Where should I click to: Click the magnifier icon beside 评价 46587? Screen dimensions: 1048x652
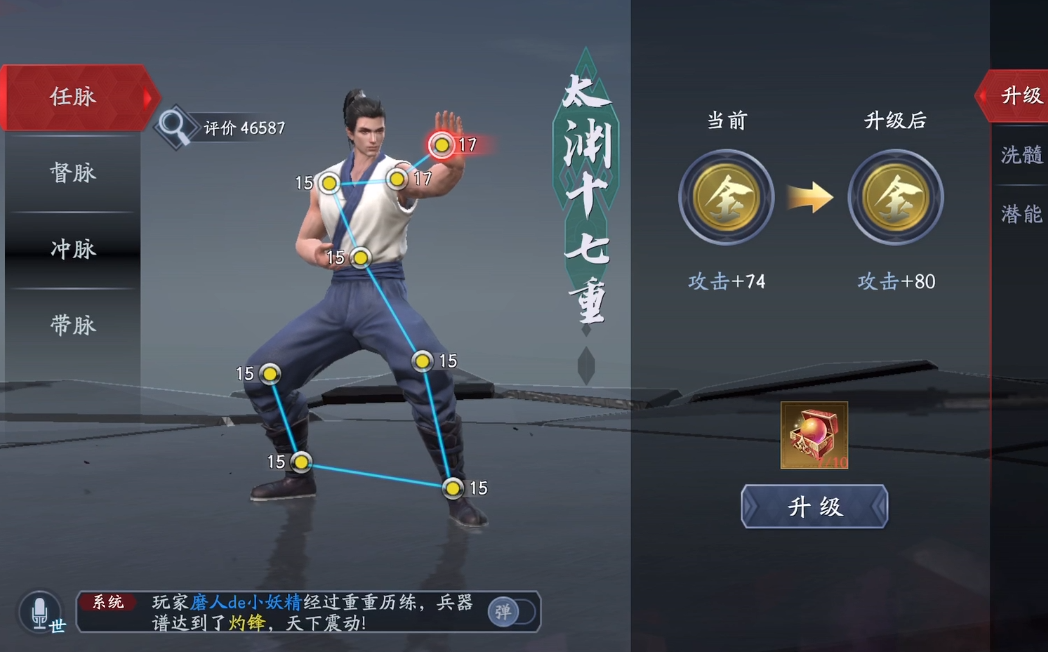pos(175,126)
